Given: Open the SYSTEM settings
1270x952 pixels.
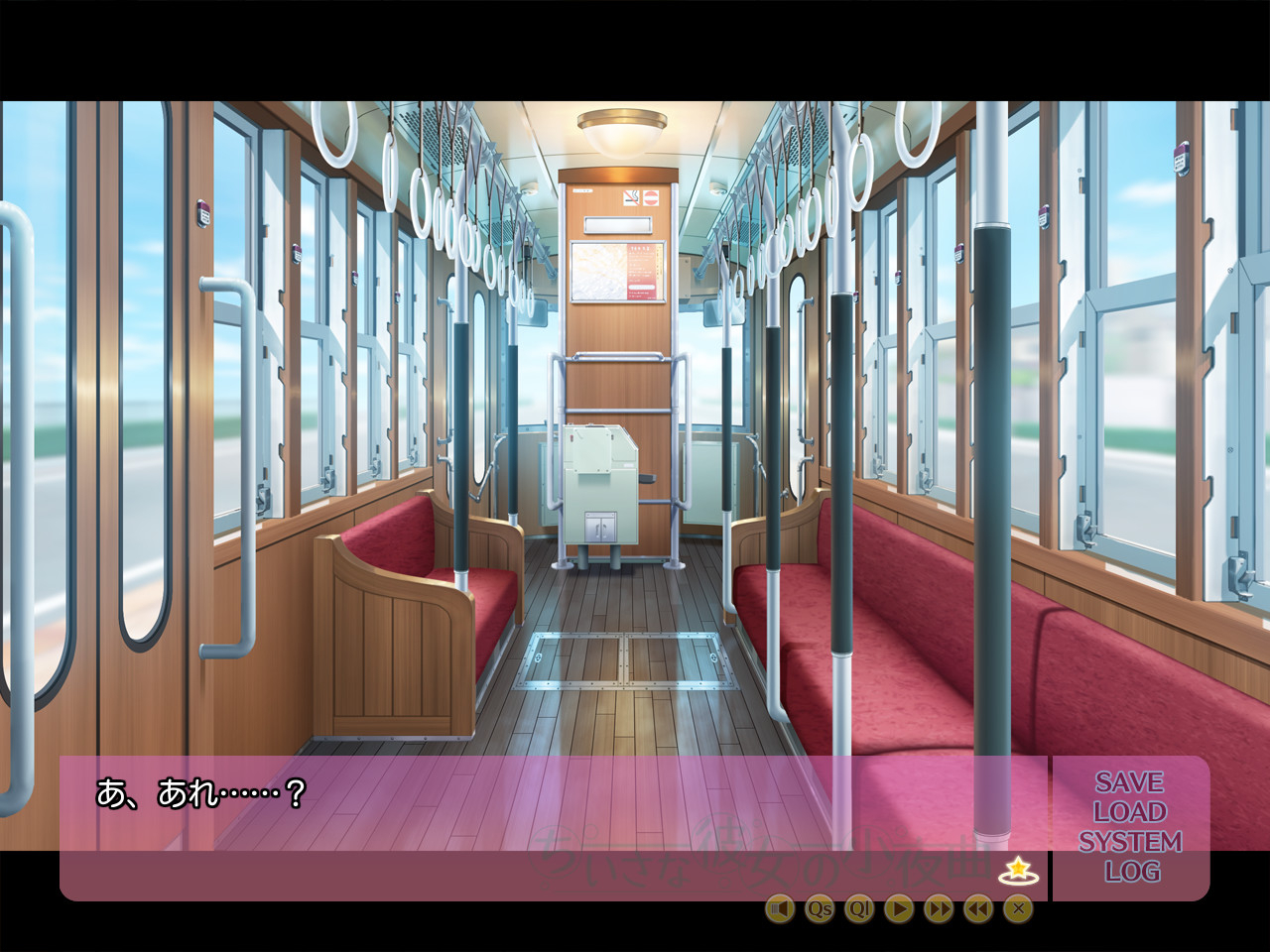Looking at the screenshot, I should (1130, 842).
